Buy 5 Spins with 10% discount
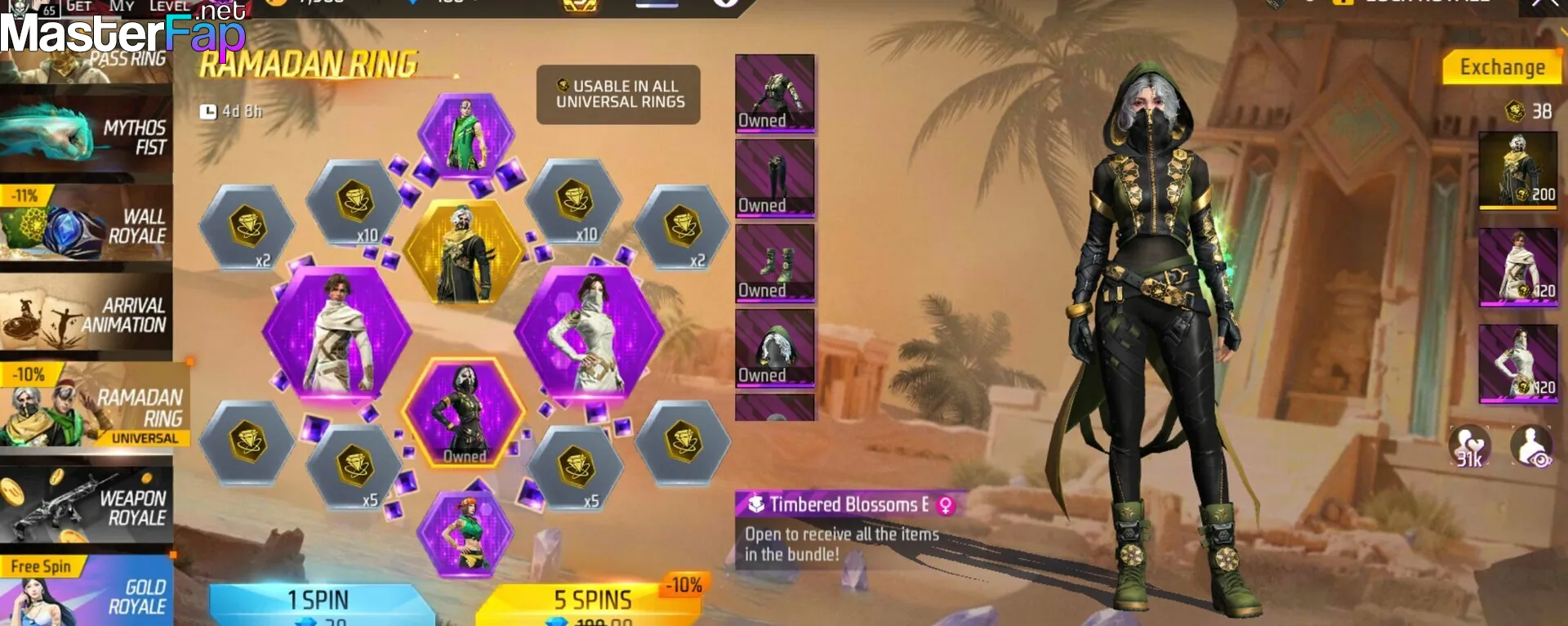This screenshot has width=1568, height=626. coord(592,605)
